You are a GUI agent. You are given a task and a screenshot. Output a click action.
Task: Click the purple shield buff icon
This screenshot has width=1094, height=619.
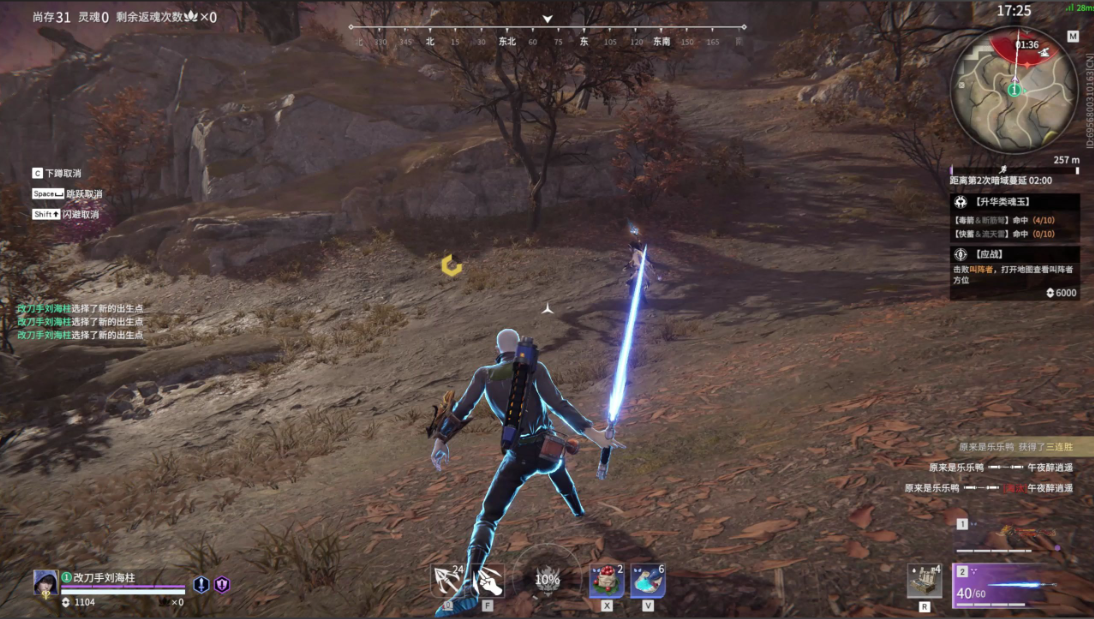click(222, 585)
